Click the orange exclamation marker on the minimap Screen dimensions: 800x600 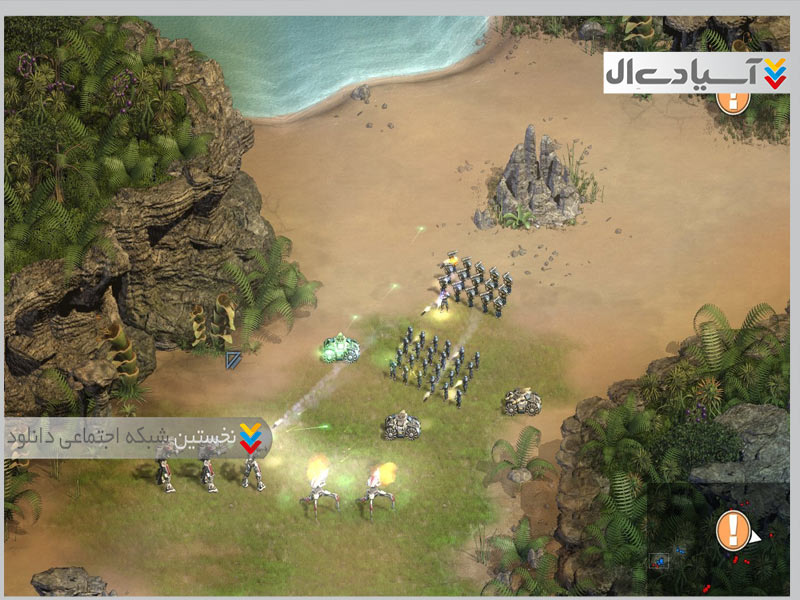pos(733,529)
